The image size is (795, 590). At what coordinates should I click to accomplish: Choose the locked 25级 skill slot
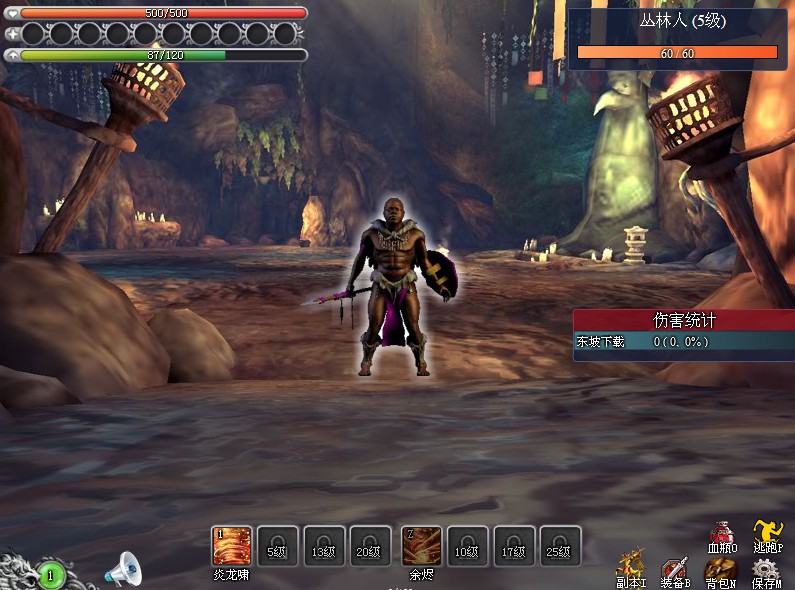(560, 546)
